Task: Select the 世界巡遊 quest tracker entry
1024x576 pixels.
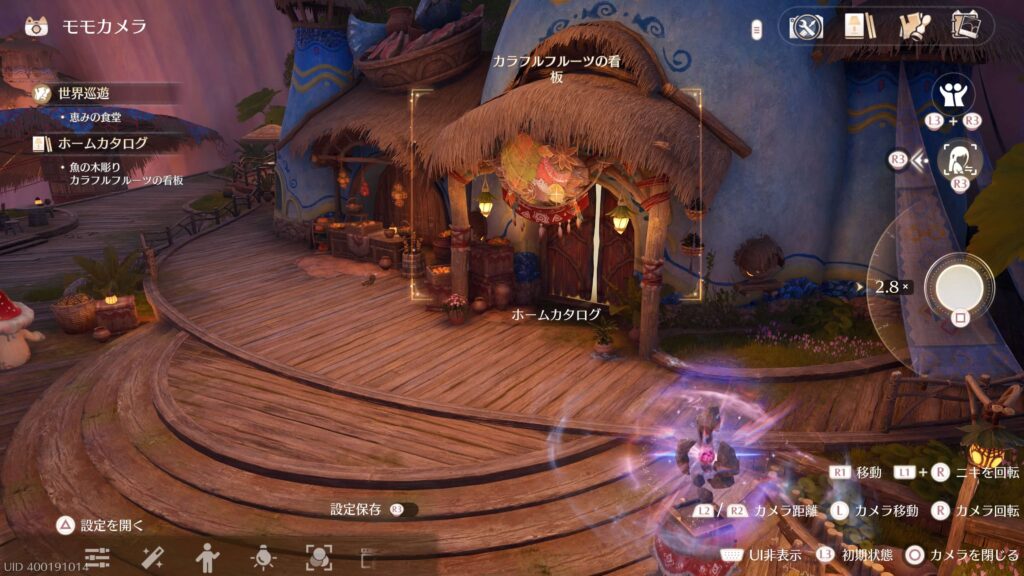Action: pos(84,93)
